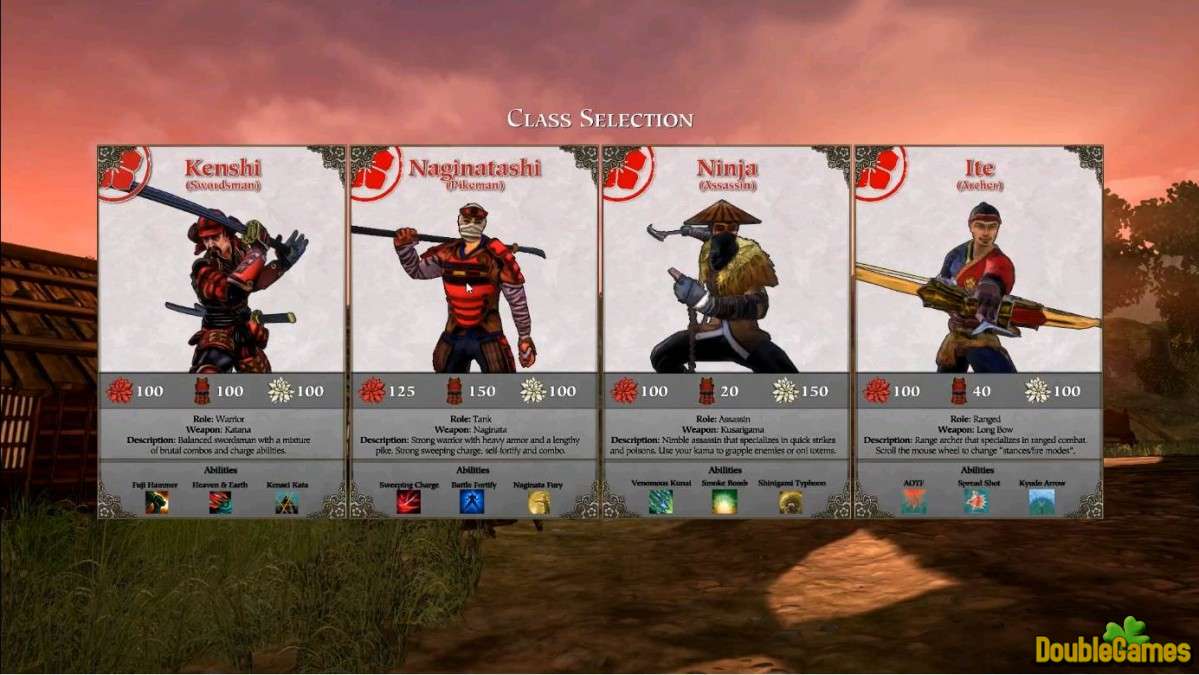Click the AOTF ability icon
Screen dimensions: 1199x675
[913, 502]
